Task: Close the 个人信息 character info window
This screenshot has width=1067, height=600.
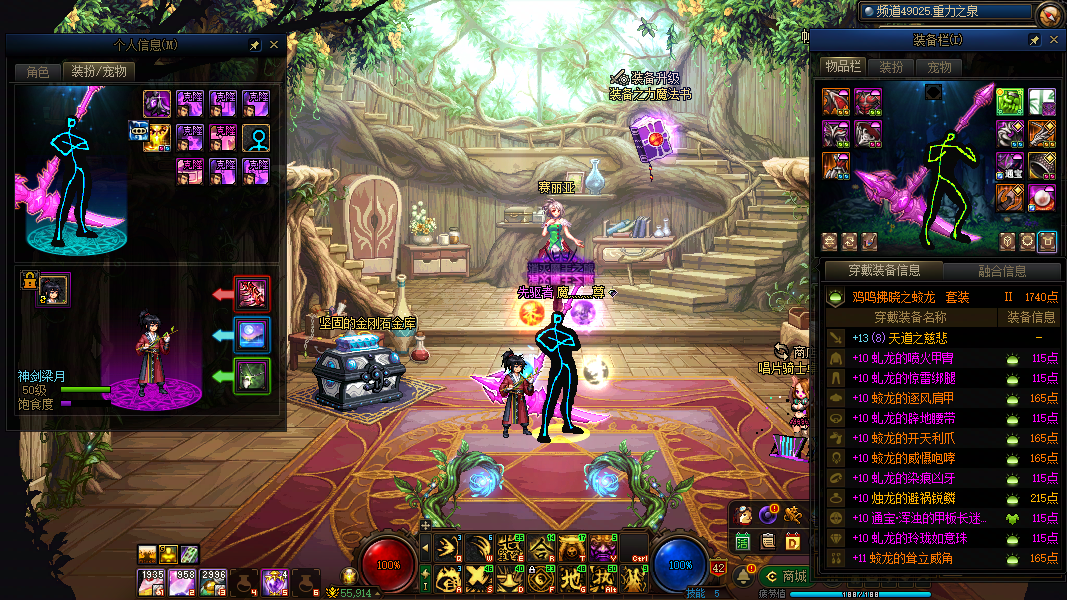Action: point(273,45)
